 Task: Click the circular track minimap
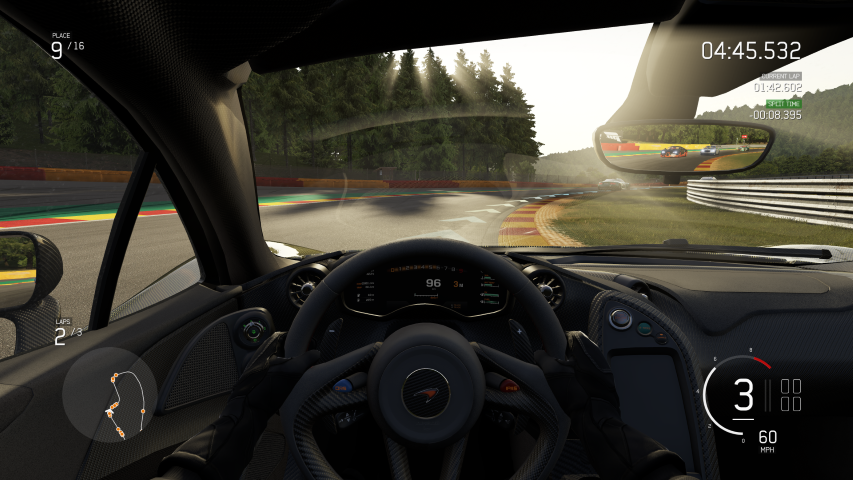tap(110, 395)
